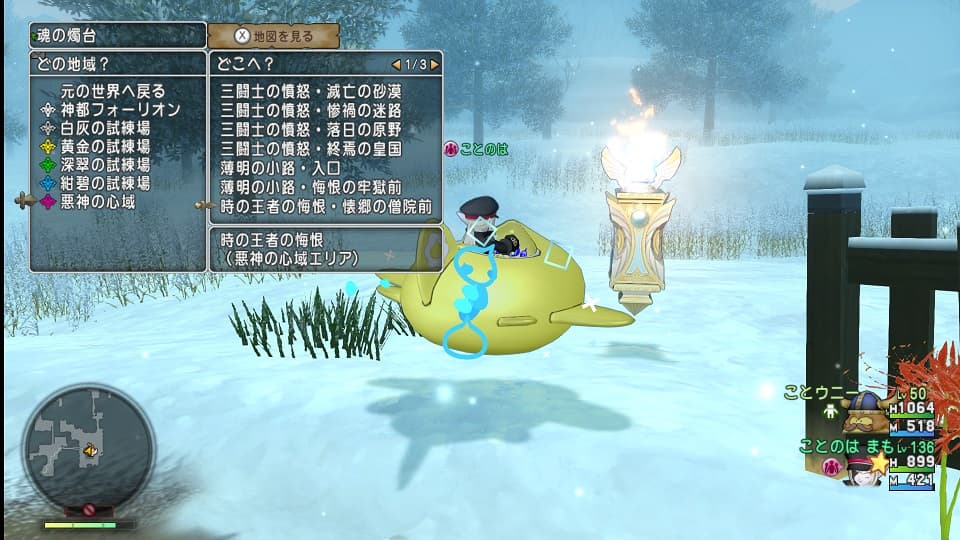
Task: Choose destination 三闘士の憤怒・惨禍の迷路
Action: click(x=311, y=110)
